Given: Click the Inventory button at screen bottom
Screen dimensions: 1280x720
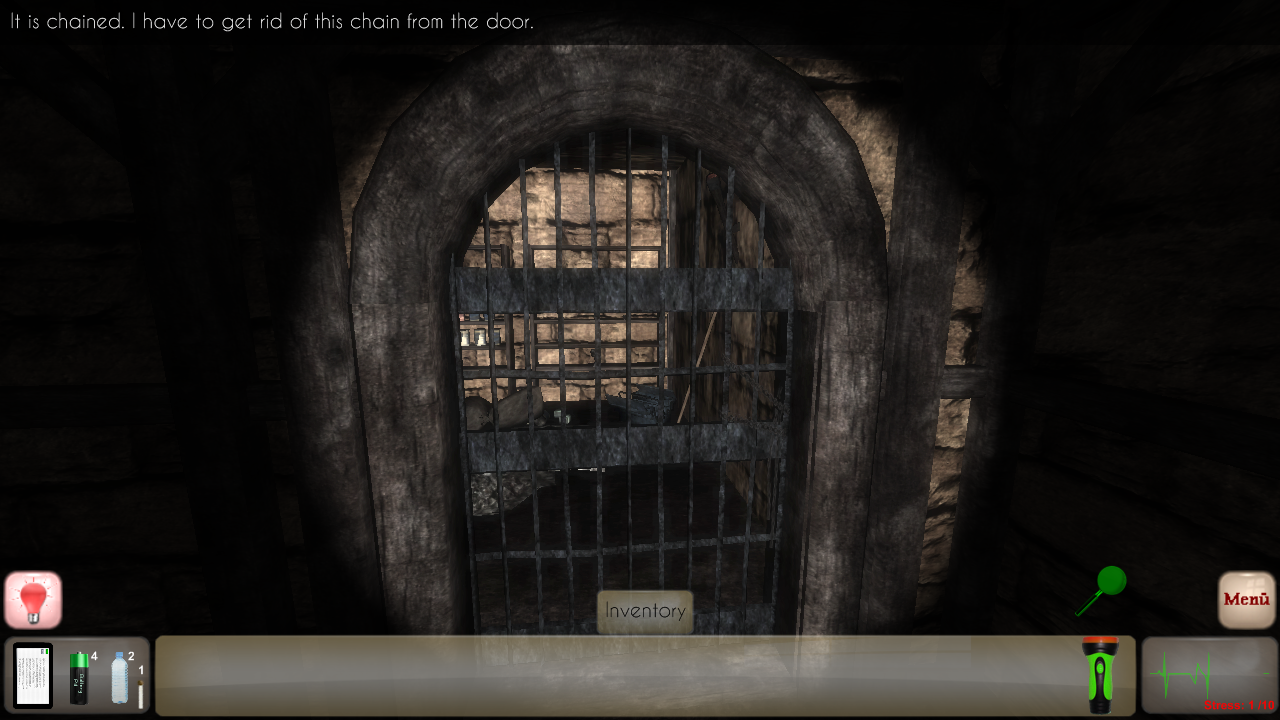Looking at the screenshot, I should (x=645, y=611).
